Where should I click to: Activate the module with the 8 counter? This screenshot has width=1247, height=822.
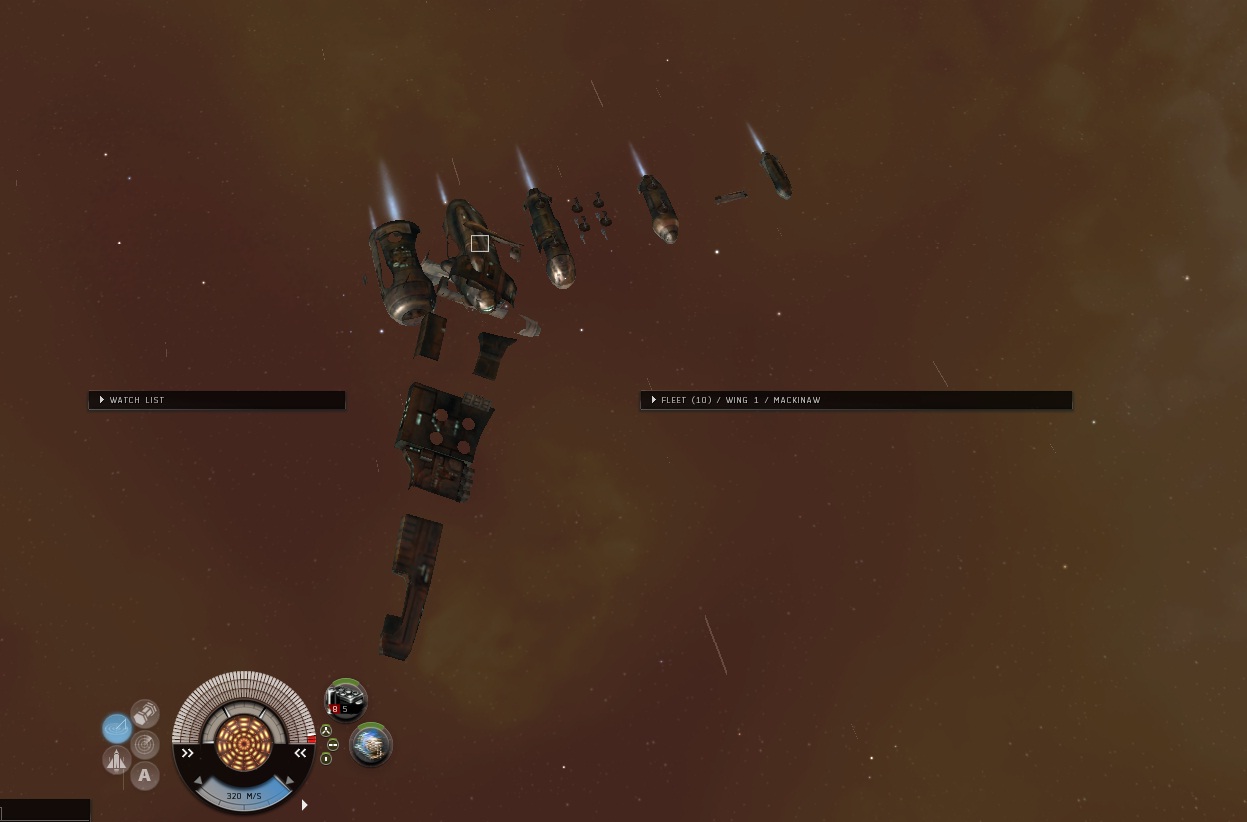(346, 701)
